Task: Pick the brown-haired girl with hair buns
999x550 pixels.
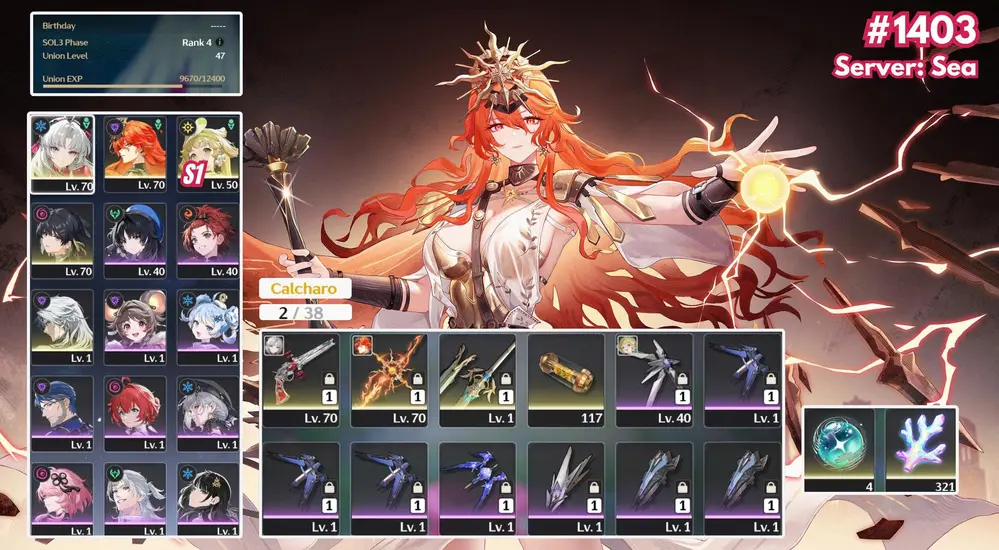Action: tap(137, 326)
